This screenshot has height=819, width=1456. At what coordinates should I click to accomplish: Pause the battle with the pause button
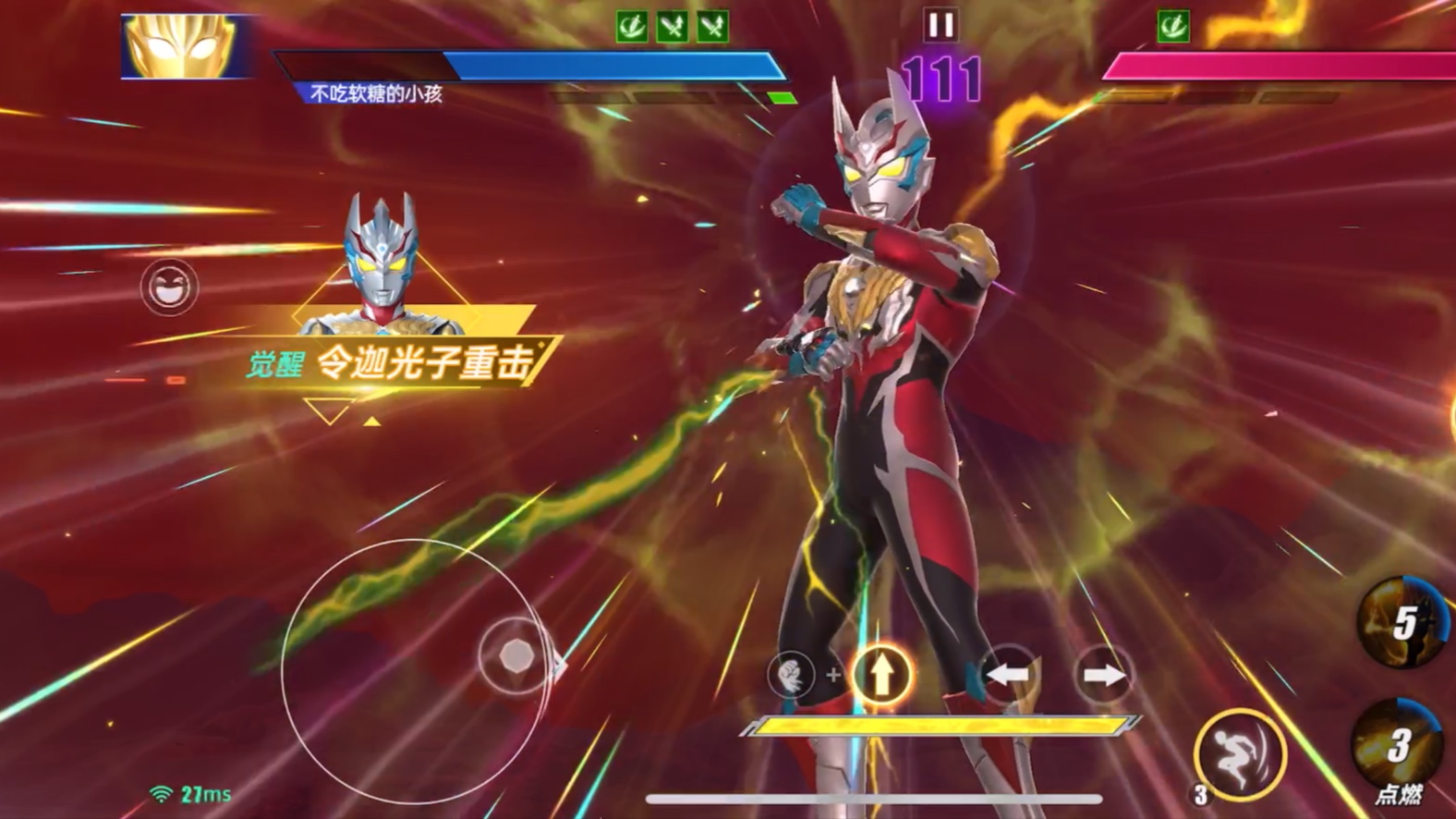[940, 25]
